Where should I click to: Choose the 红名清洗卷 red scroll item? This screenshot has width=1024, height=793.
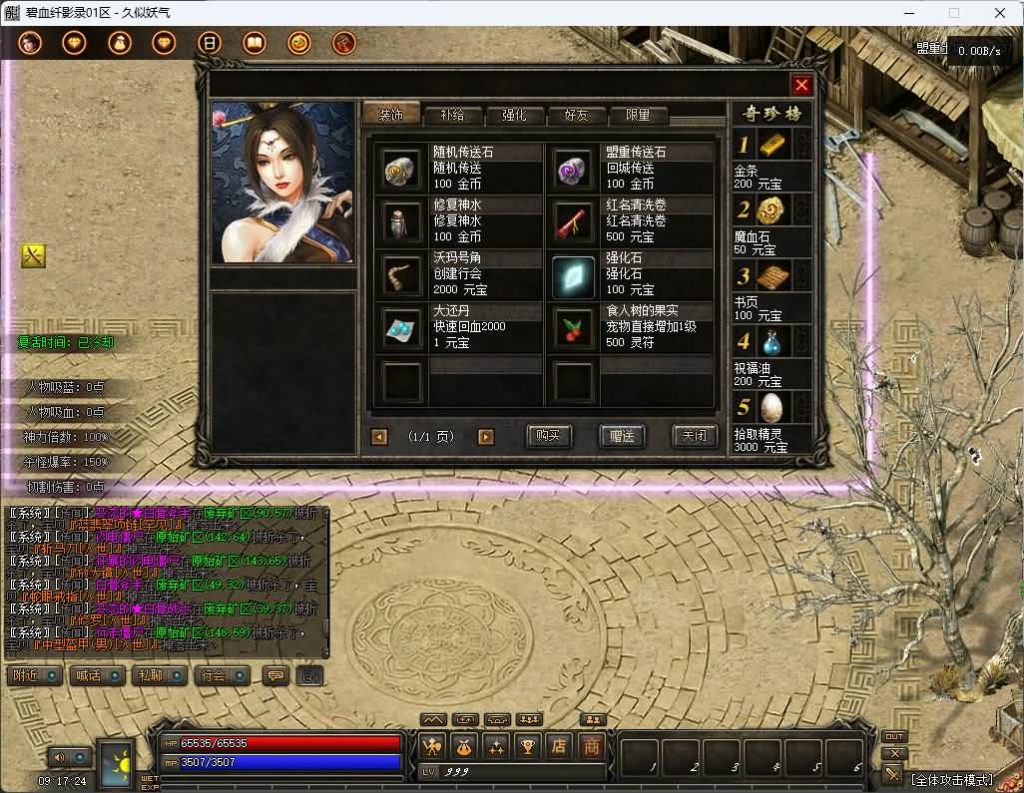574,221
